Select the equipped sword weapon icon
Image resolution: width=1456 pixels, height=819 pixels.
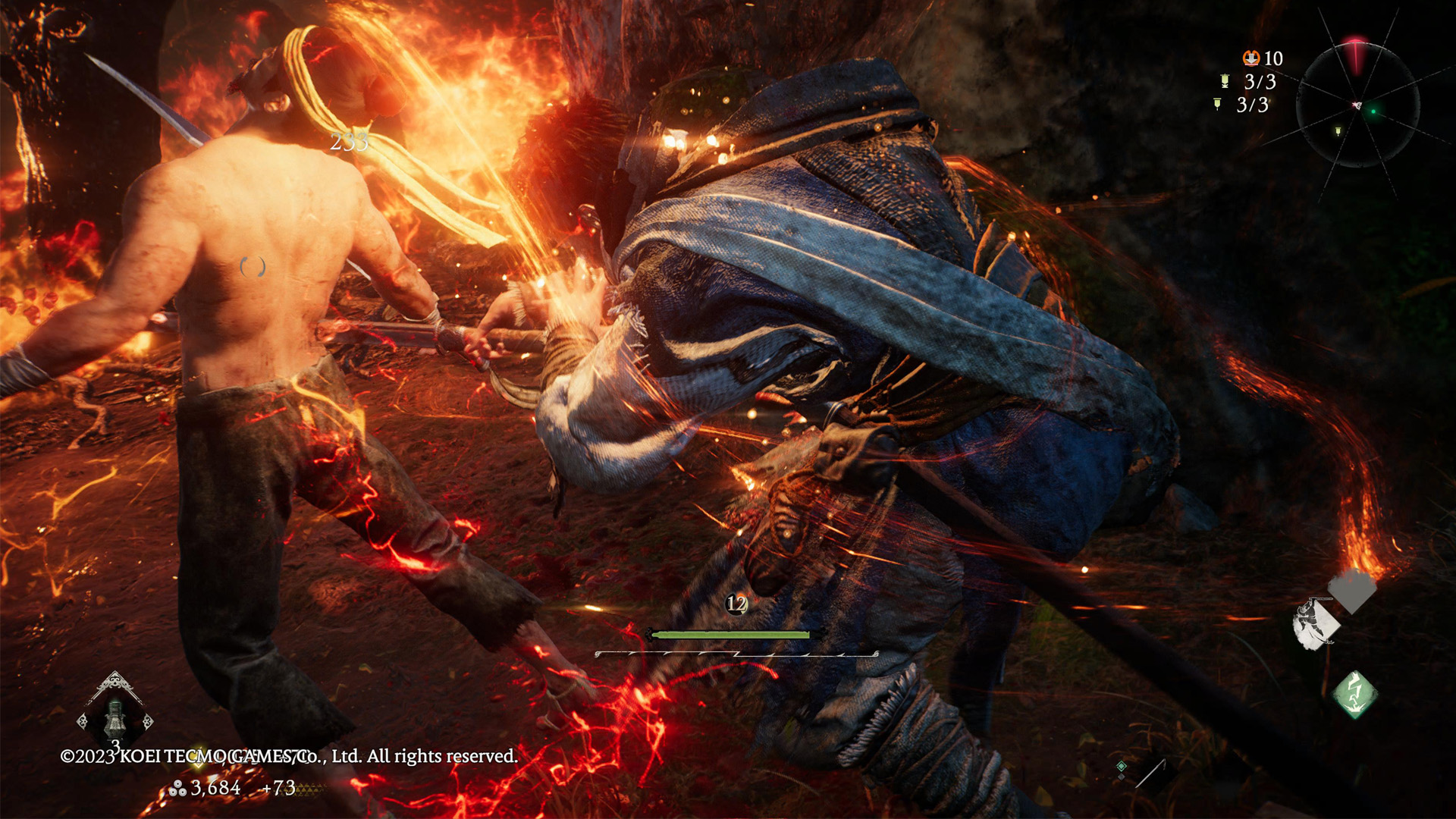(1151, 773)
